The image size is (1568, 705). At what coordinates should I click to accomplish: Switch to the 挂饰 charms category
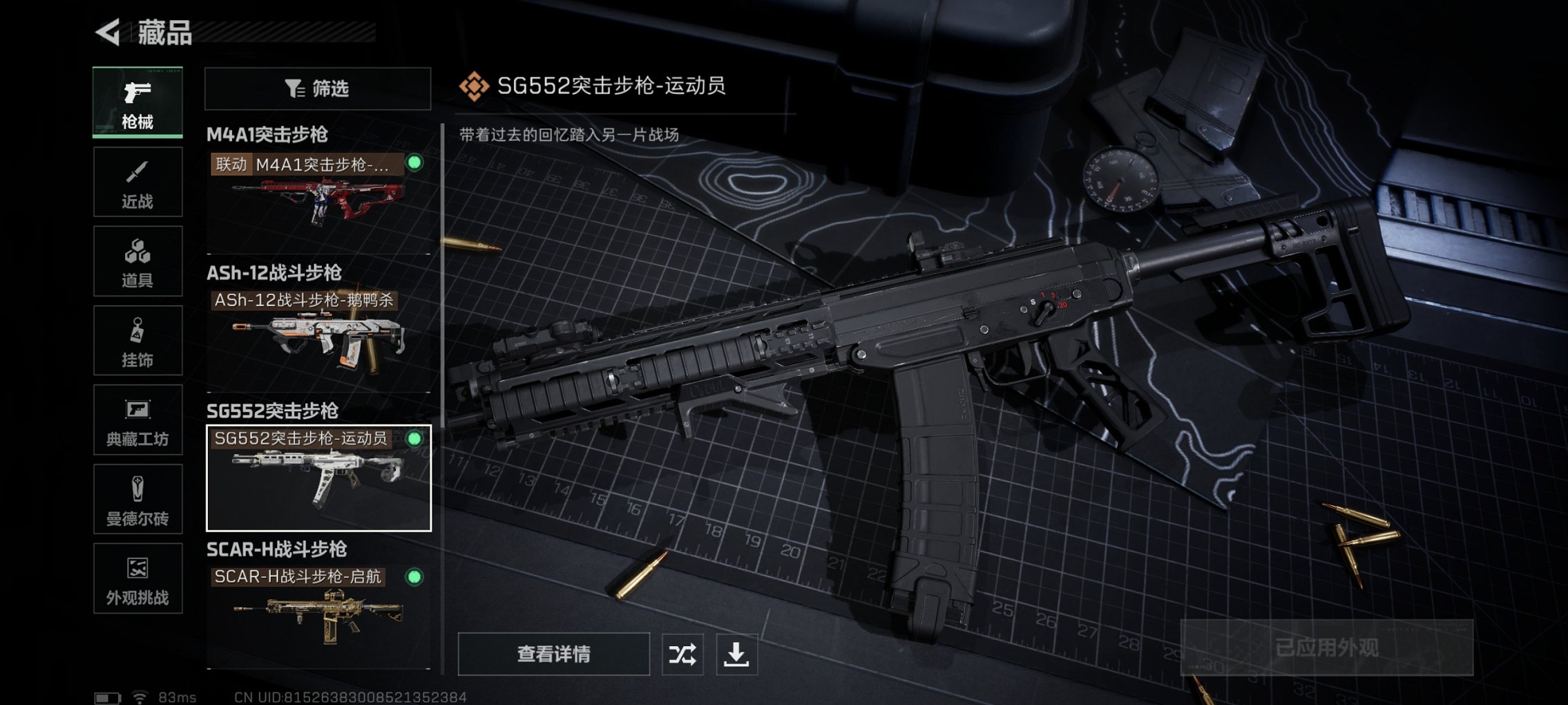click(x=137, y=340)
